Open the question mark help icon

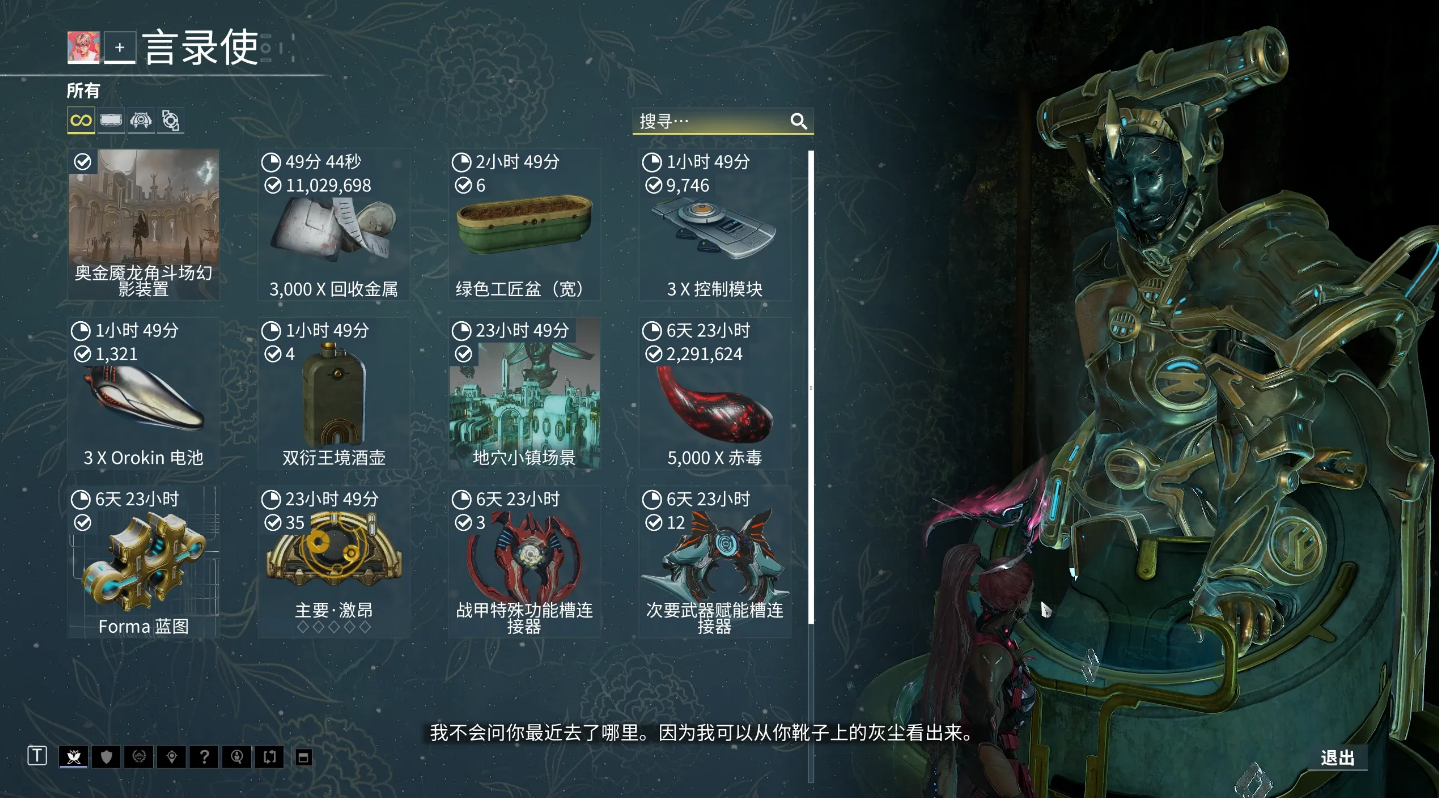click(x=204, y=757)
